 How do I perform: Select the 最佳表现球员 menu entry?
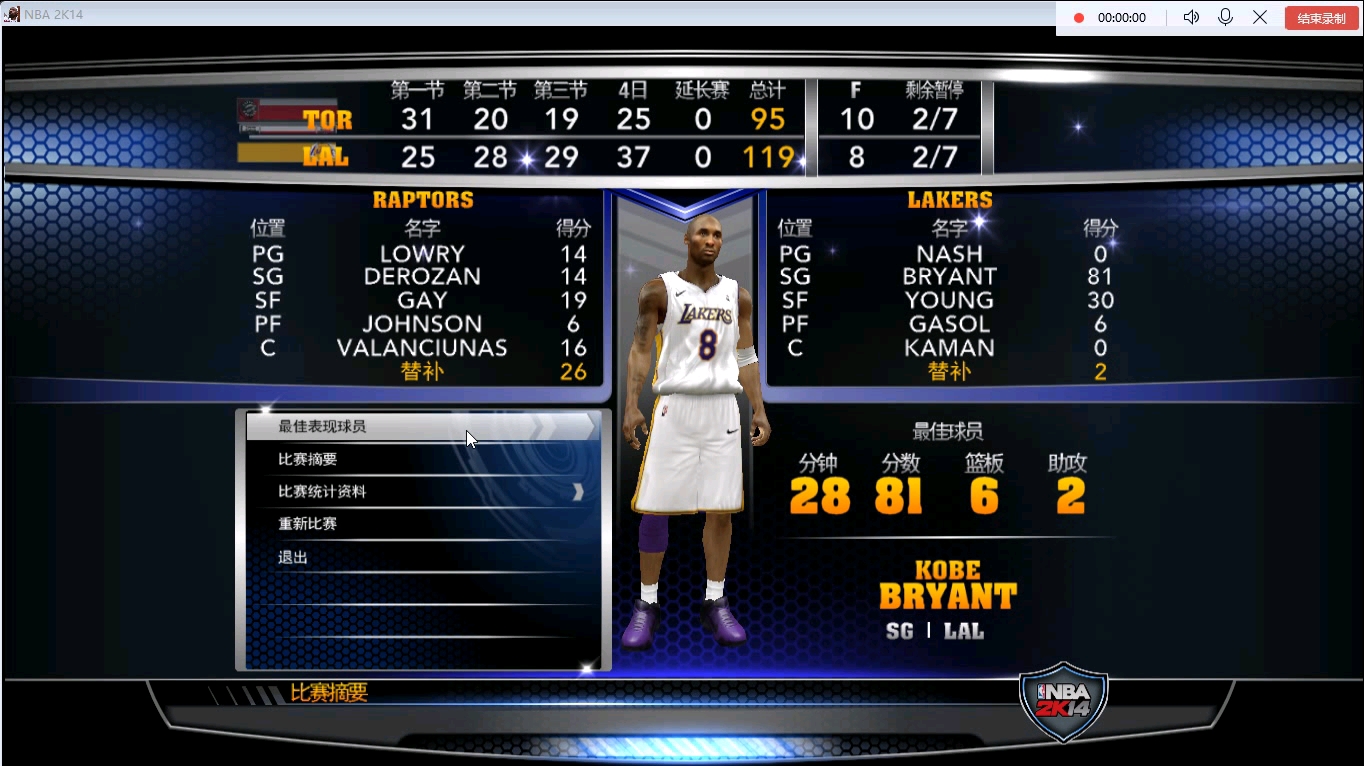point(322,427)
